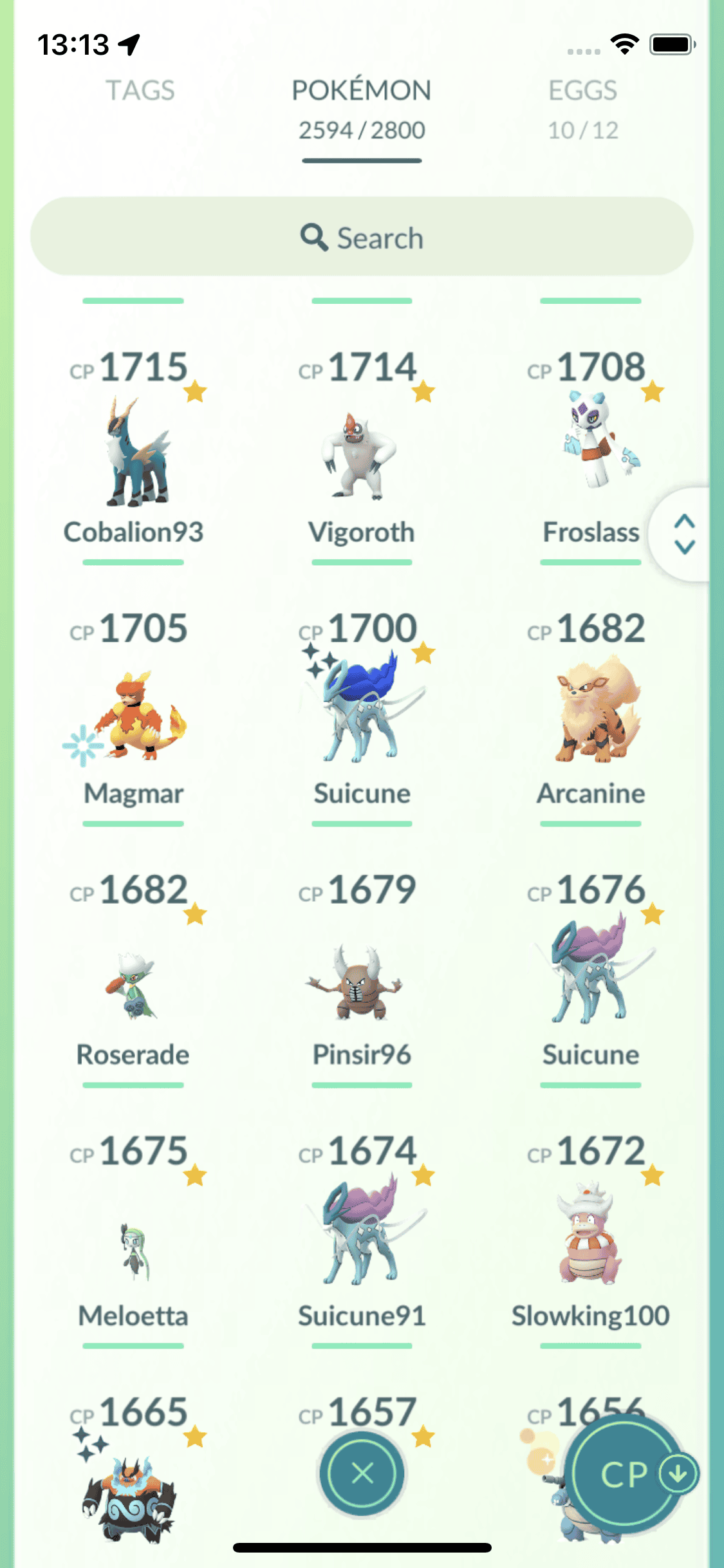Tap the Search field

click(x=362, y=237)
